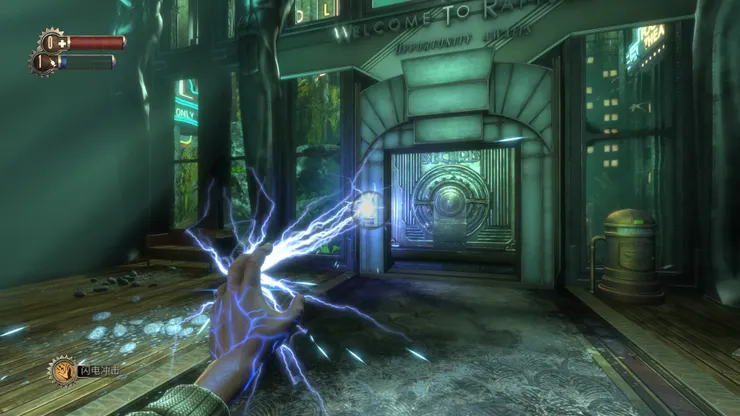Click the first aid kit counter gear
This screenshot has width=740, height=416.
[x=52, y=42]
